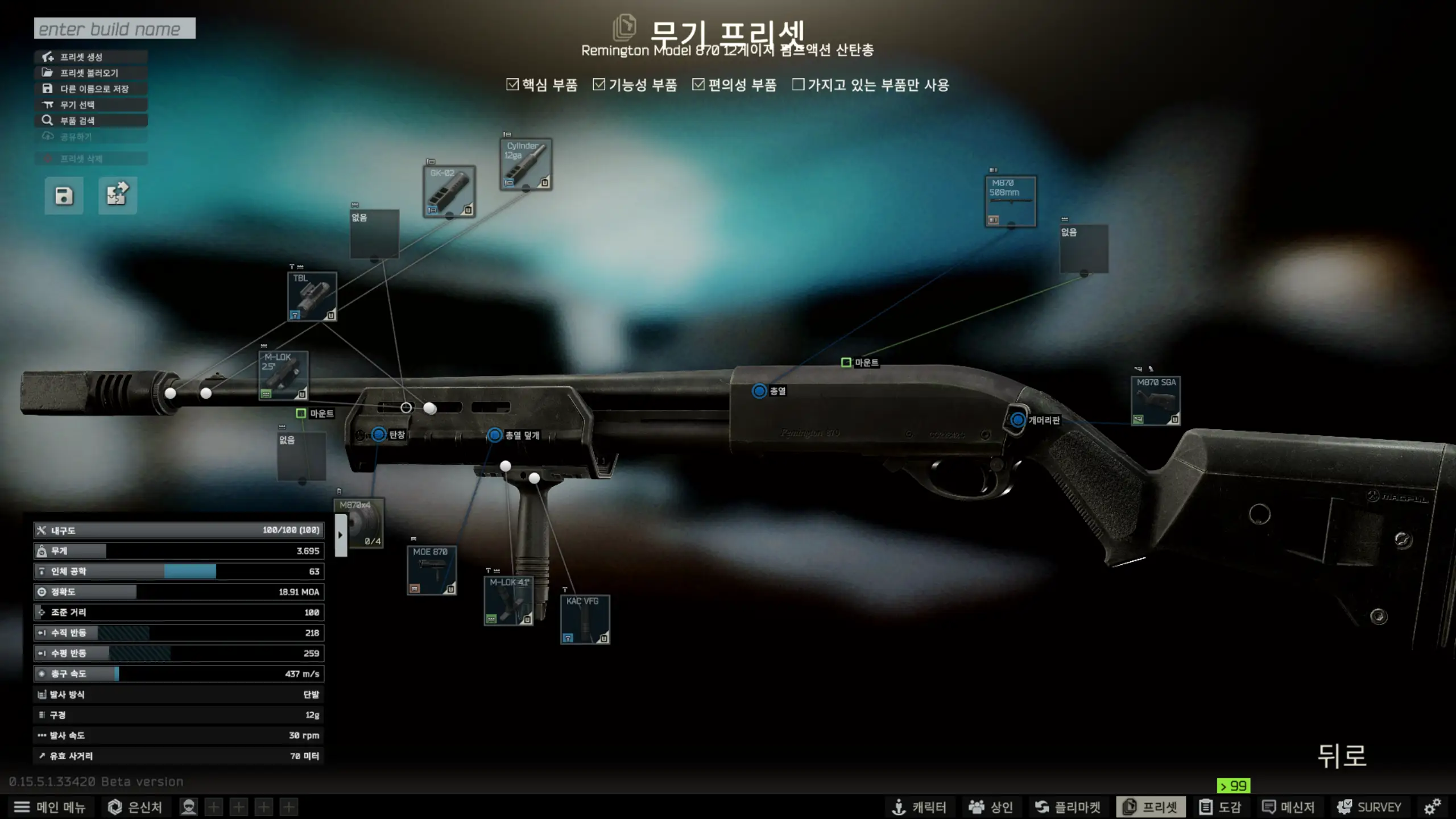Image resolution: width=1456 pixels, height=819 pixels.
Task: Select the MOE 870 handguard slot
Action: pyautogui.click(x=432, y=570)
